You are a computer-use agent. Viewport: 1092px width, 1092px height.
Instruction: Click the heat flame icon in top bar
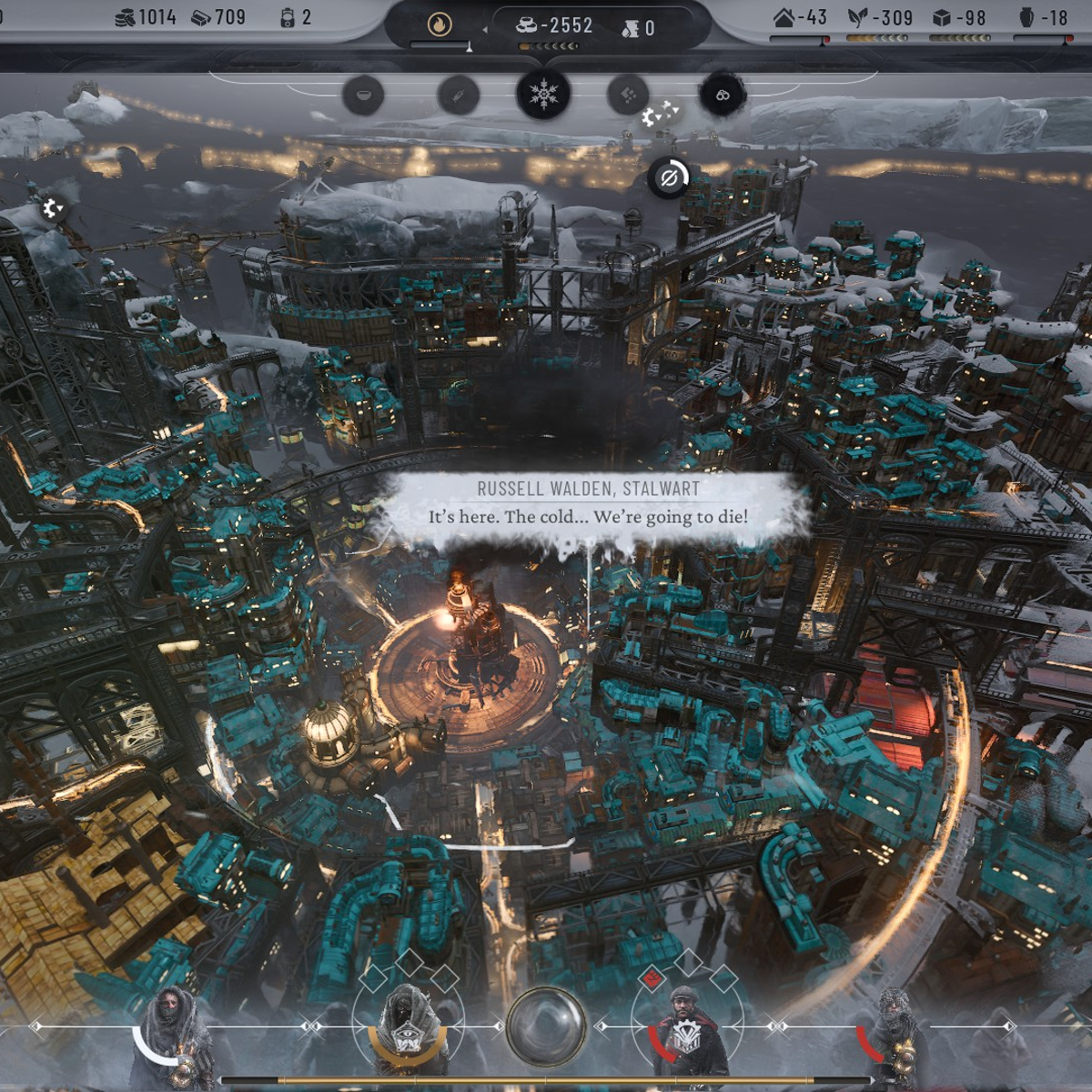(x=439, y=25)
